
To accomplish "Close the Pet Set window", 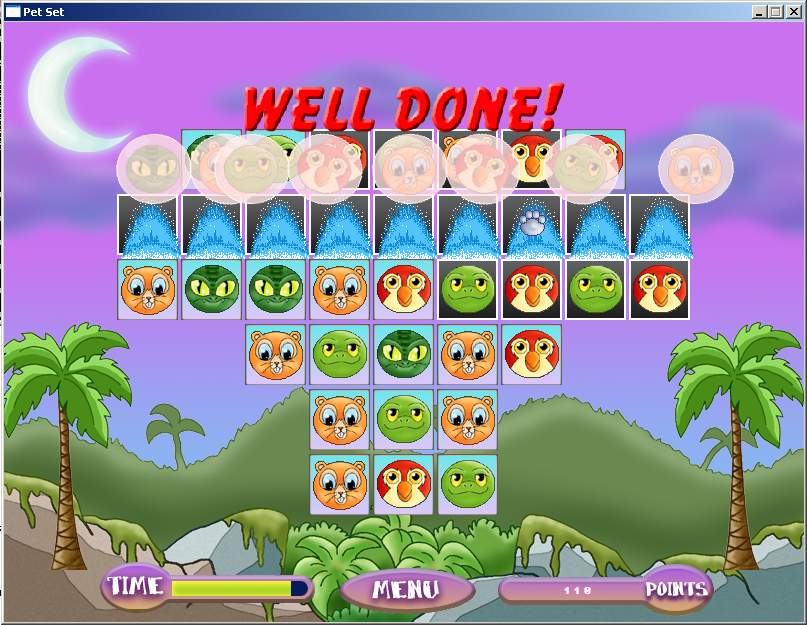I will (x=795, y=12).
